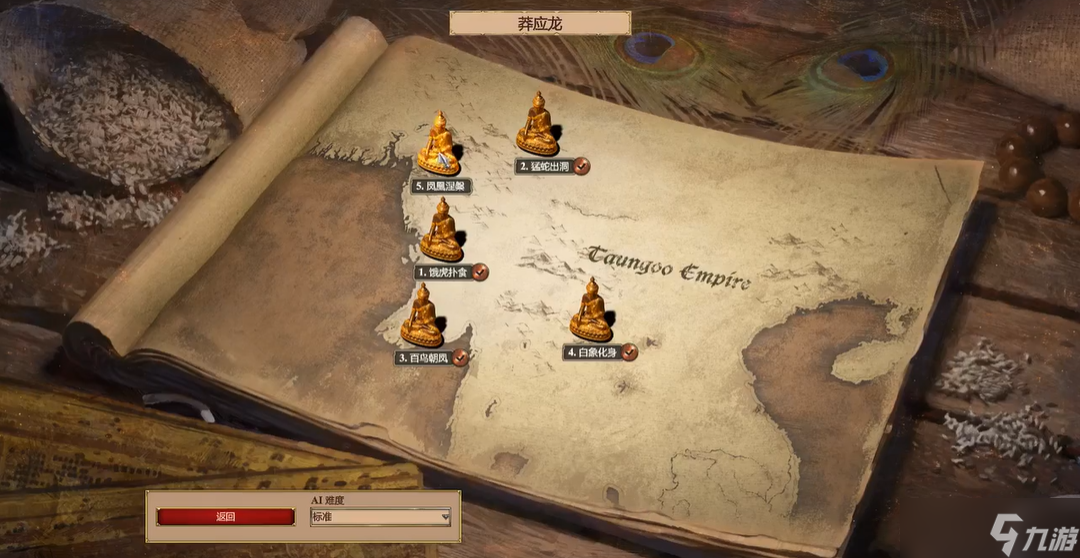
Task: Open the AI 难度 difficulty dropdown
Action: click(x=380, y=517)
